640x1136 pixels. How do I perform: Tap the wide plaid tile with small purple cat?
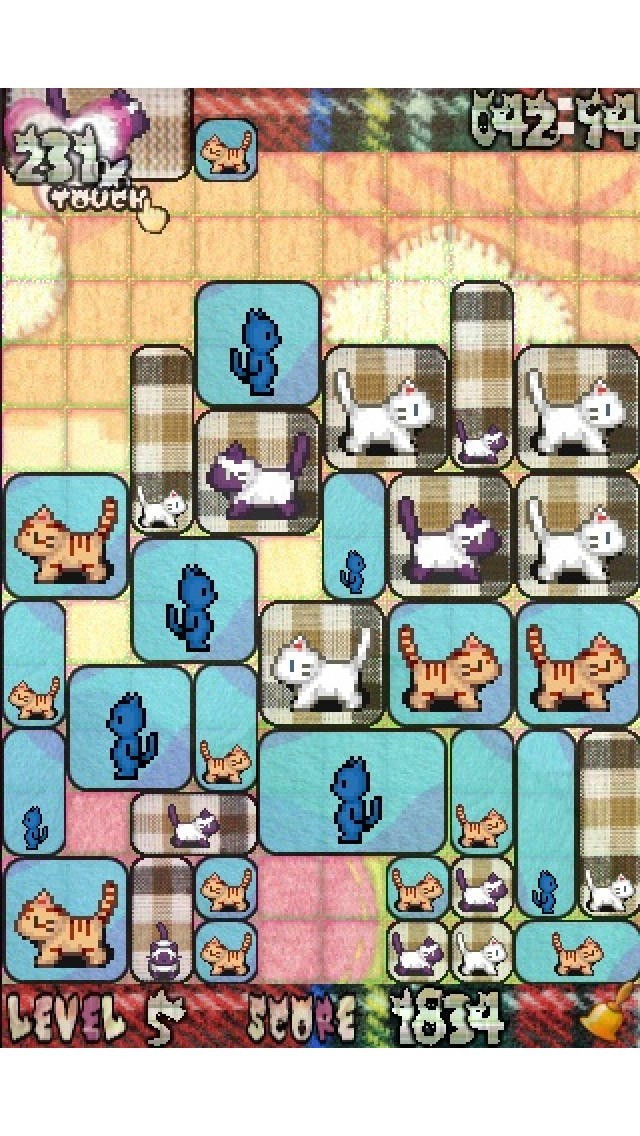(194, 825)
